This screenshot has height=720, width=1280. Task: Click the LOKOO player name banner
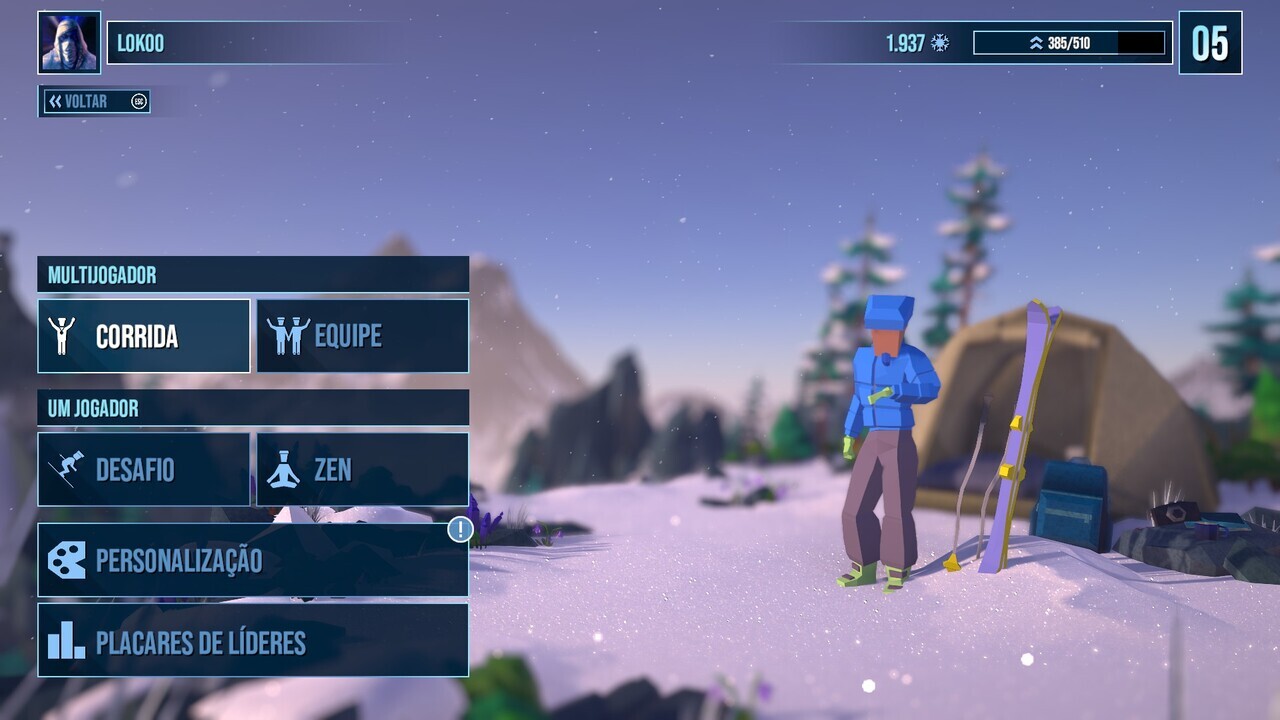coord(250,43)
